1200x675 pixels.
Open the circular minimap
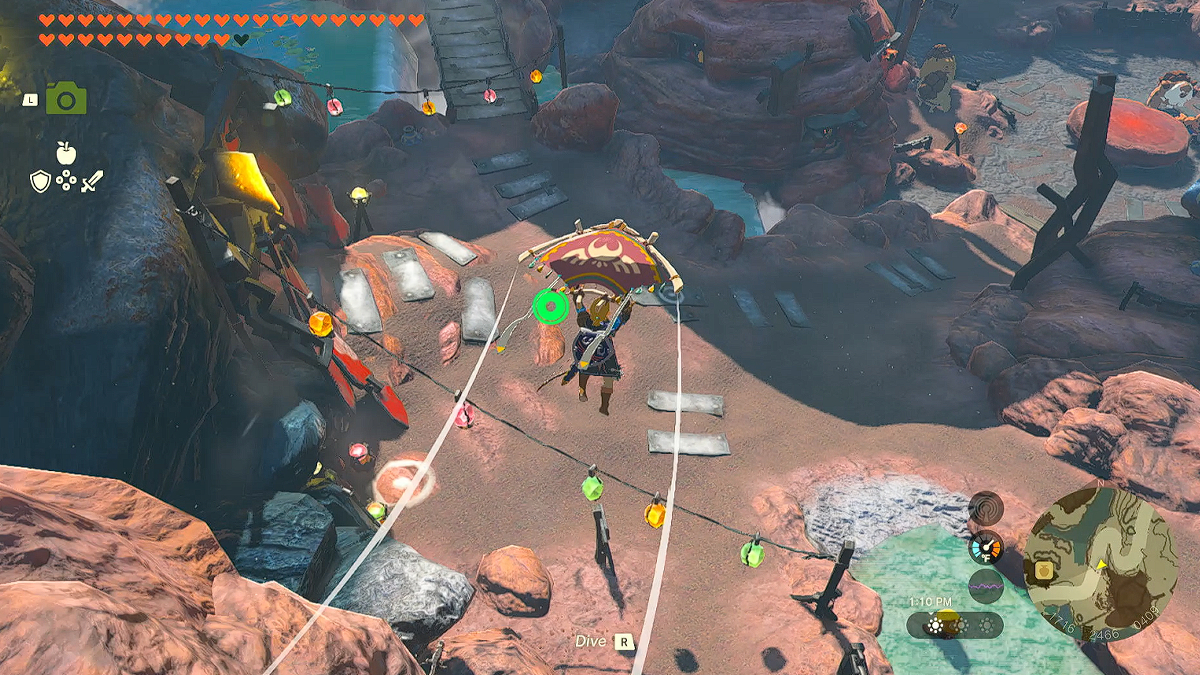pyautogui.click(x=1099, y=563)
